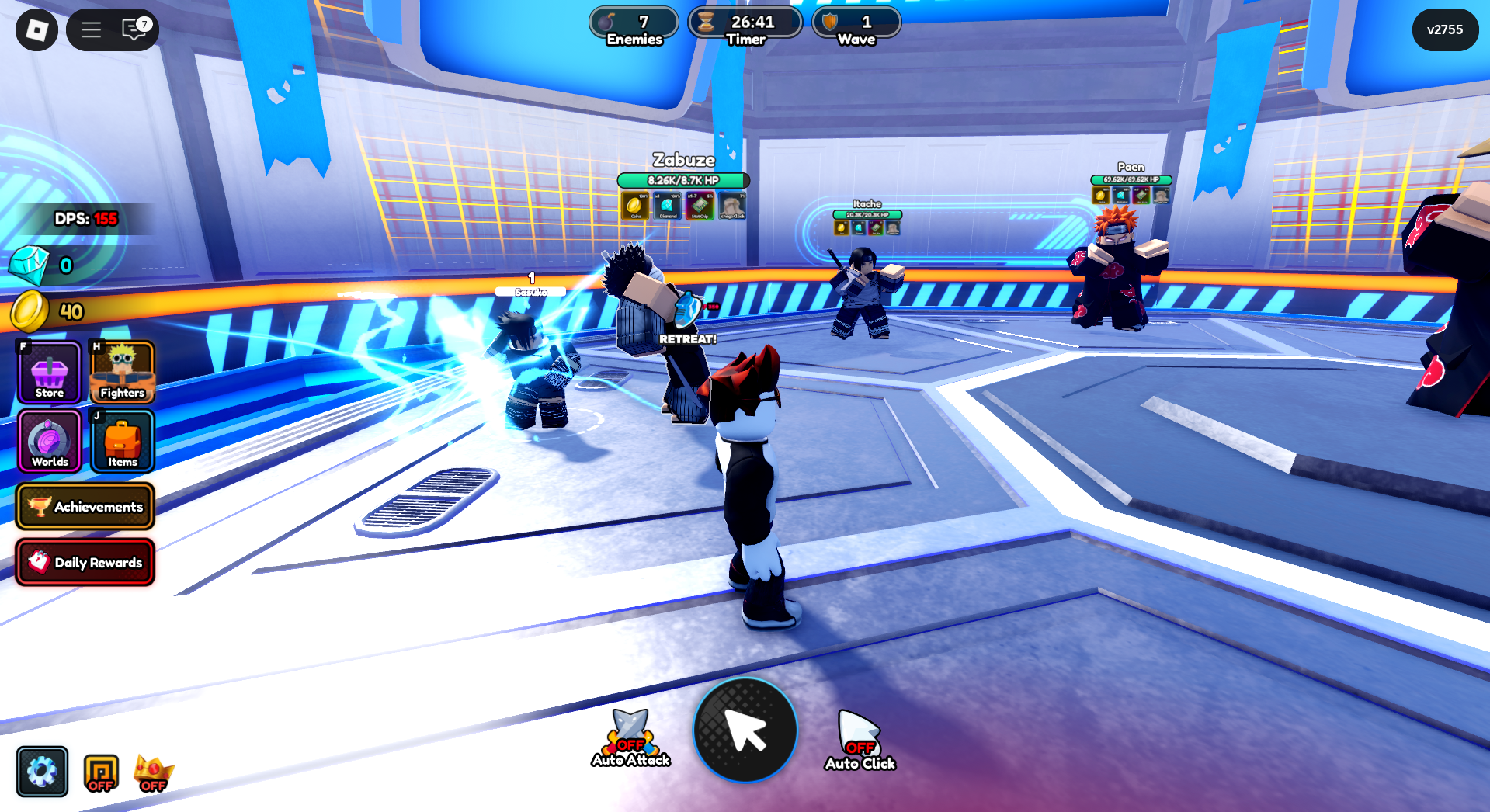Open the hamburger menu
The image size is (1490, 812).
click(90, 29)
